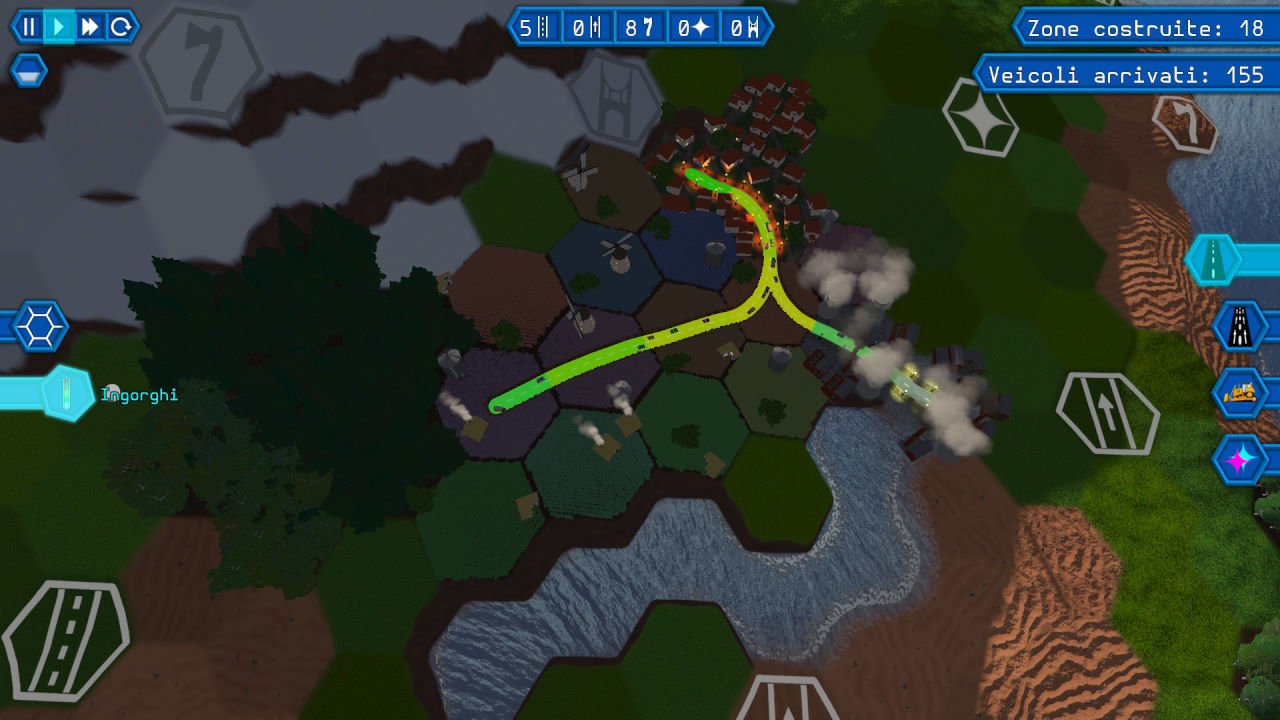The image size is (1280, 720).
Task: Pause the simulation
Action: [29, 27]
